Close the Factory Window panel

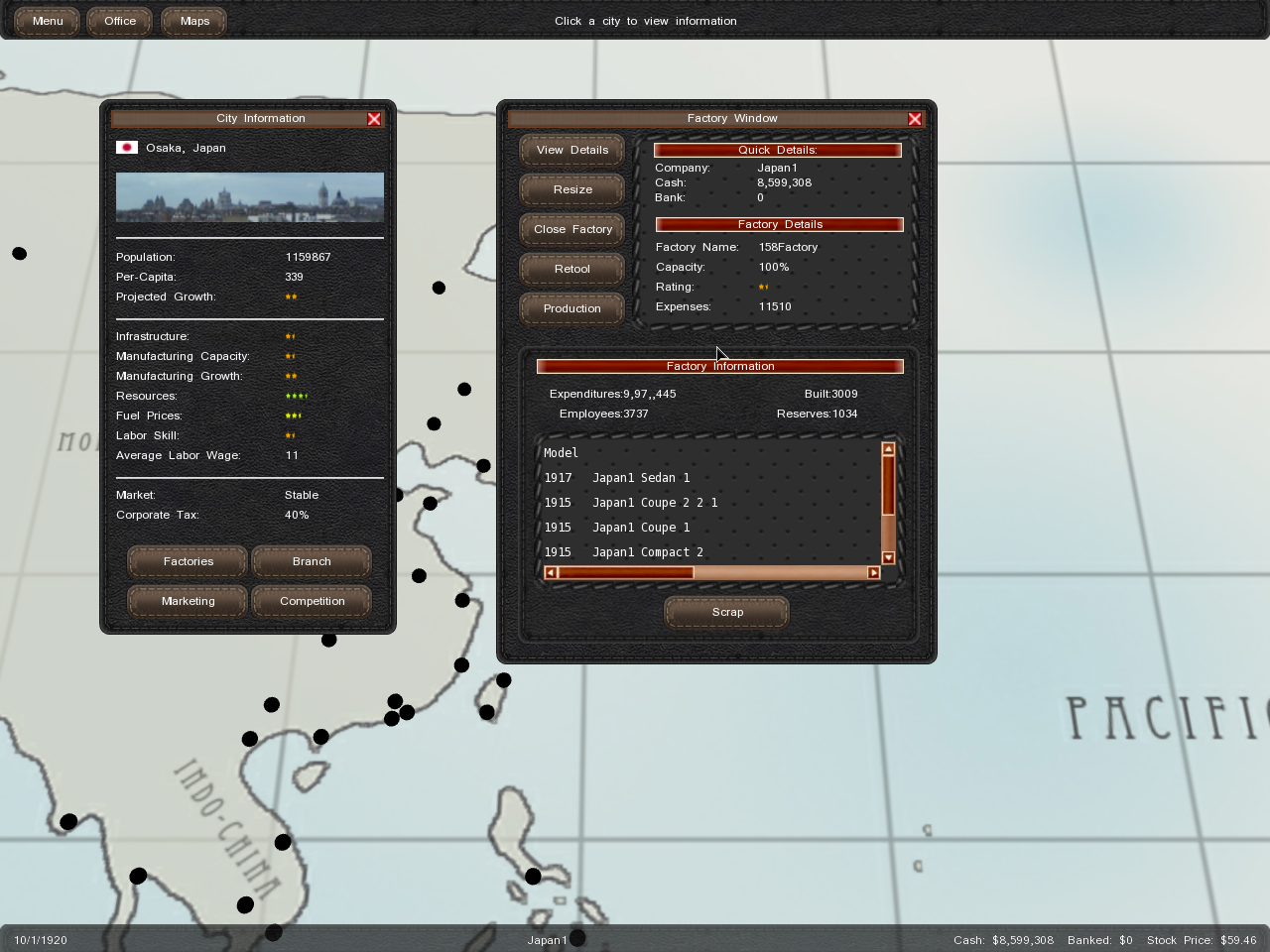point(915,119)
